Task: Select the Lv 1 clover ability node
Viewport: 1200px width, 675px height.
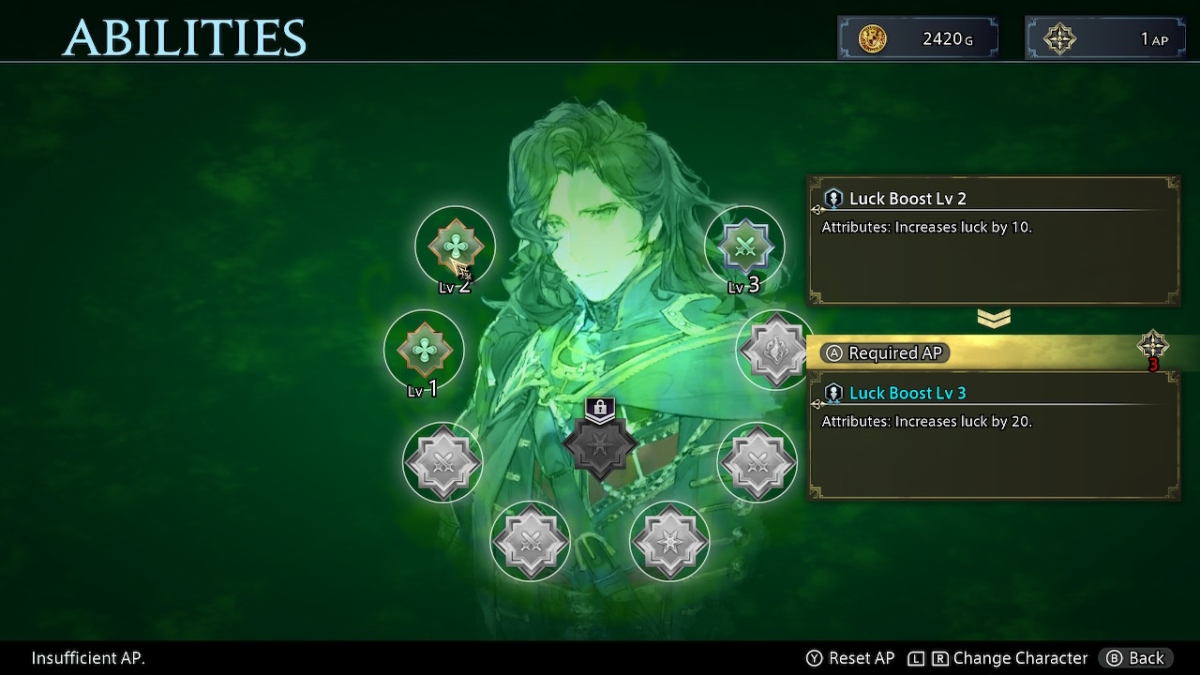Action: 424,349
